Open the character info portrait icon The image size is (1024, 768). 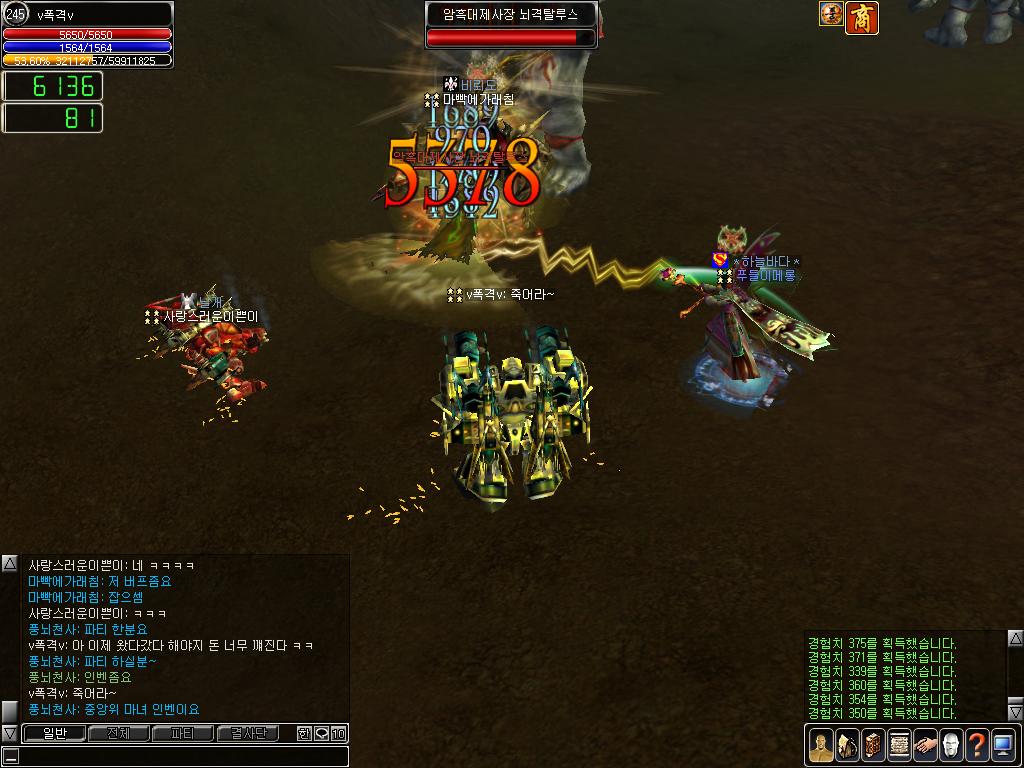(x=821, y=745)
